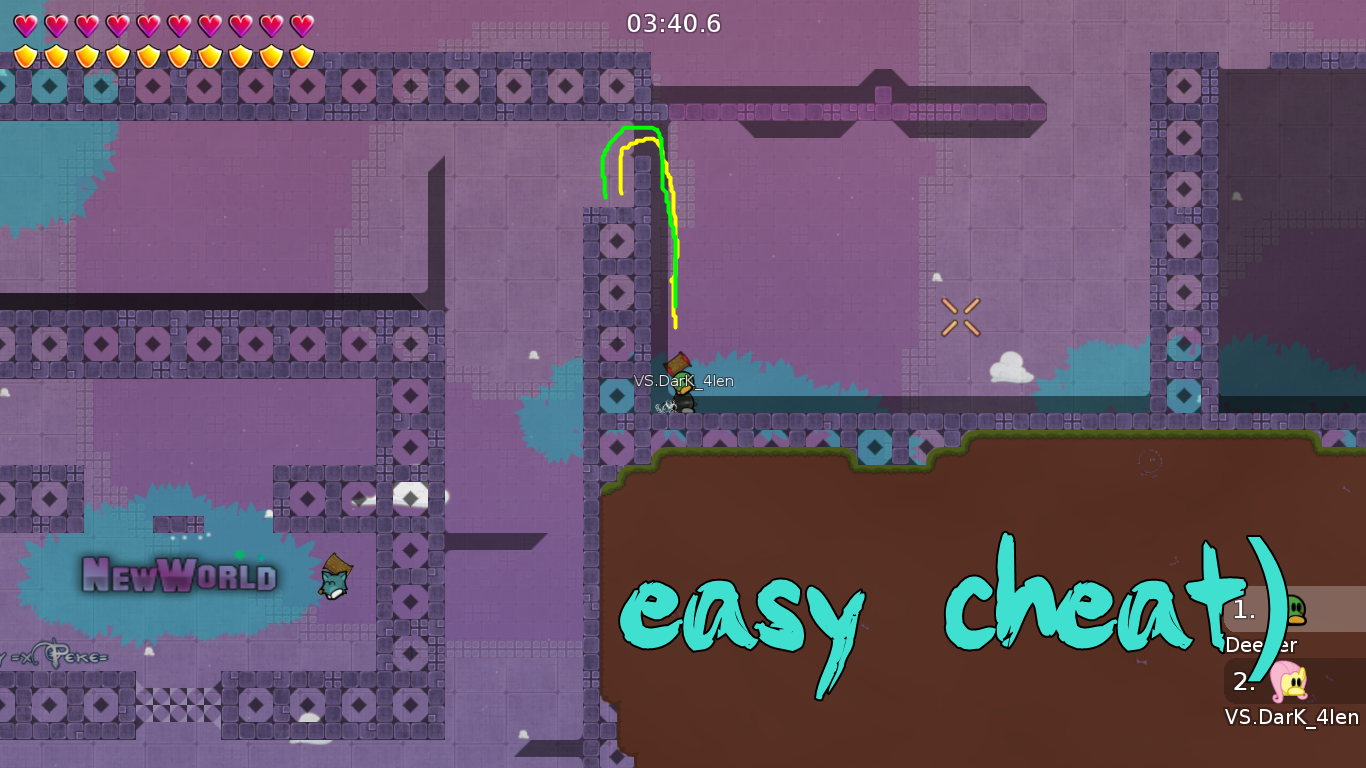Click the crosshair aiming marker
The image size is (1366, 768).
pos(961,318)
